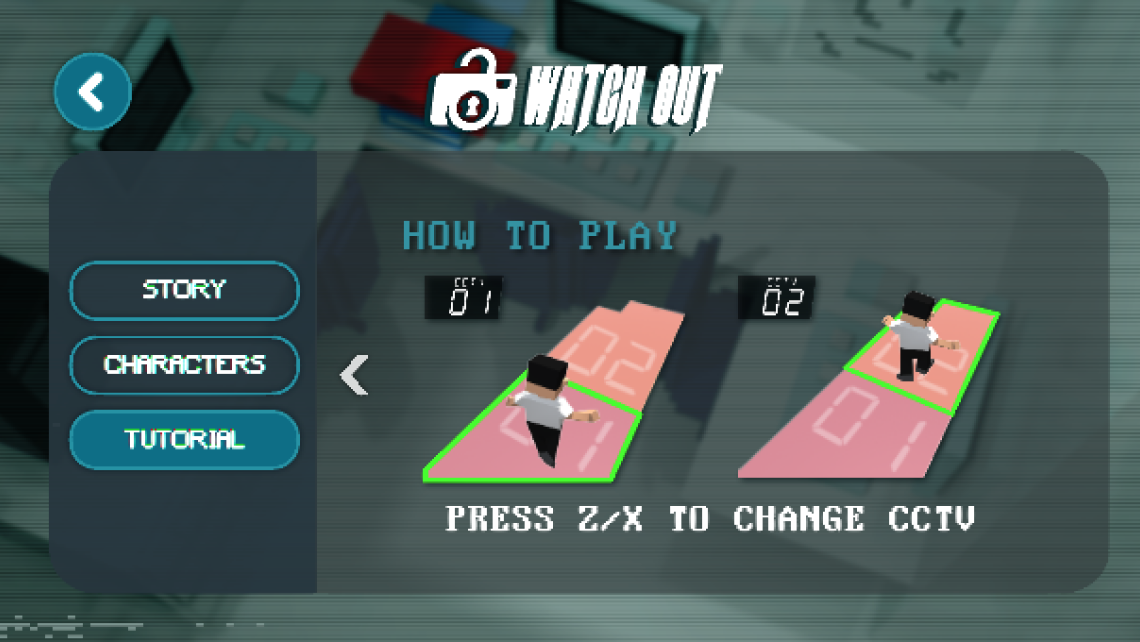Screen dimensions: 1140x642
Task: Select the Tutorial tab
Action: pyautogui.click(x=184, y=440)
